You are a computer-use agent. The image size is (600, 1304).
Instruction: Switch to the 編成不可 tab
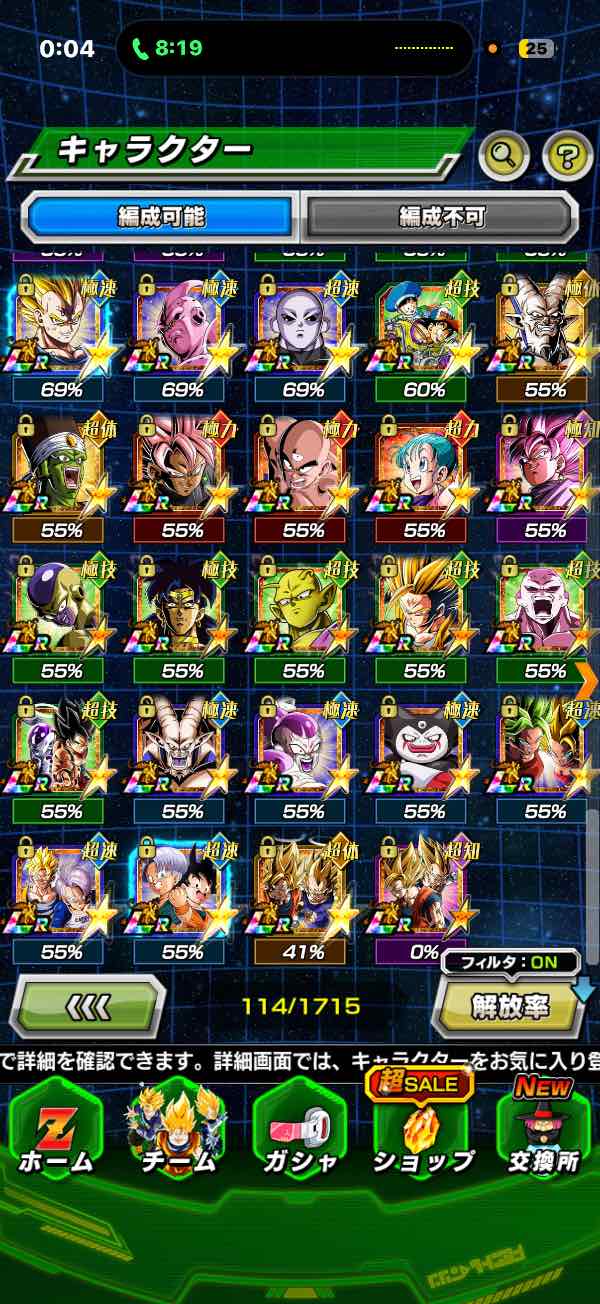point(441,217)
